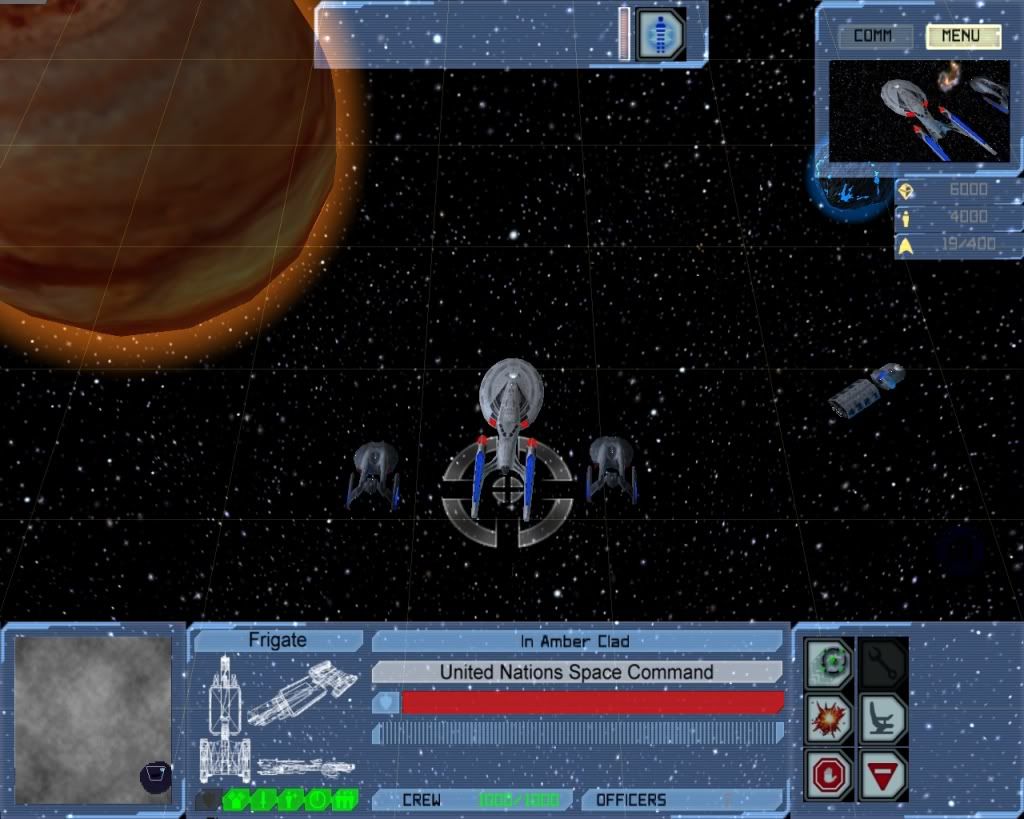Open the MENU button

[963, 37]
